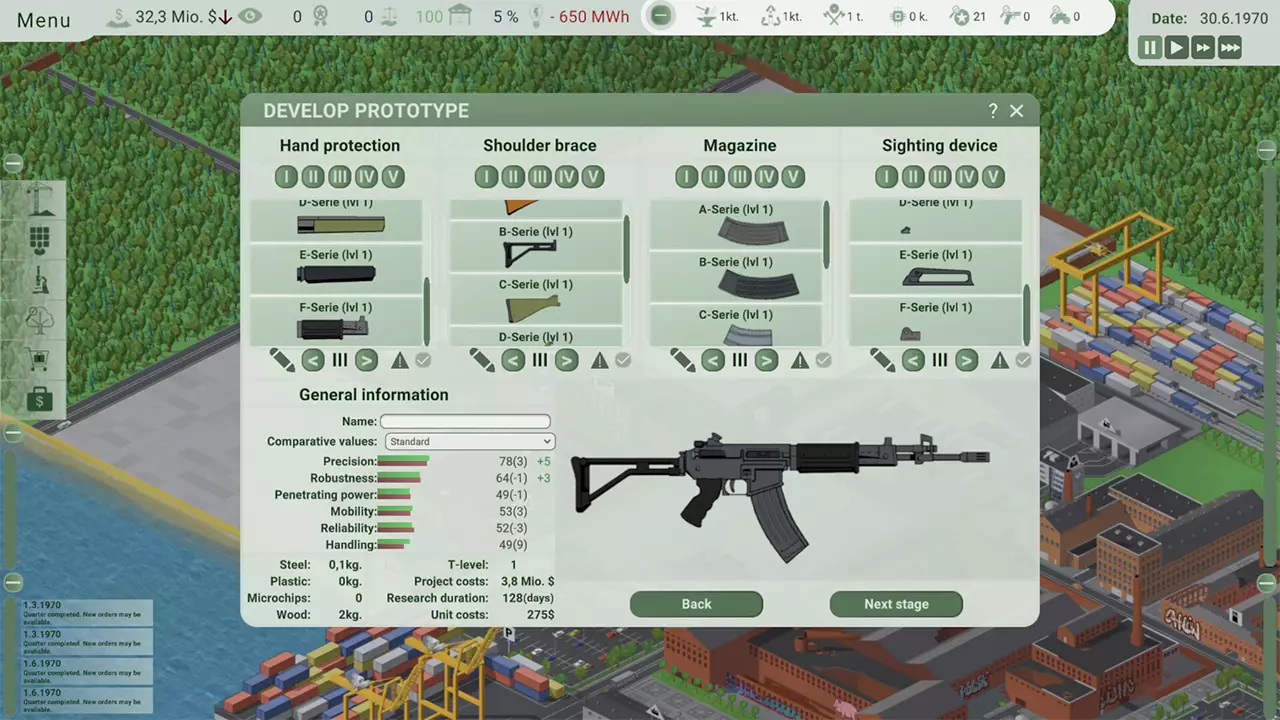Click the anvil steel resource icon

click(x=706, y=16)
